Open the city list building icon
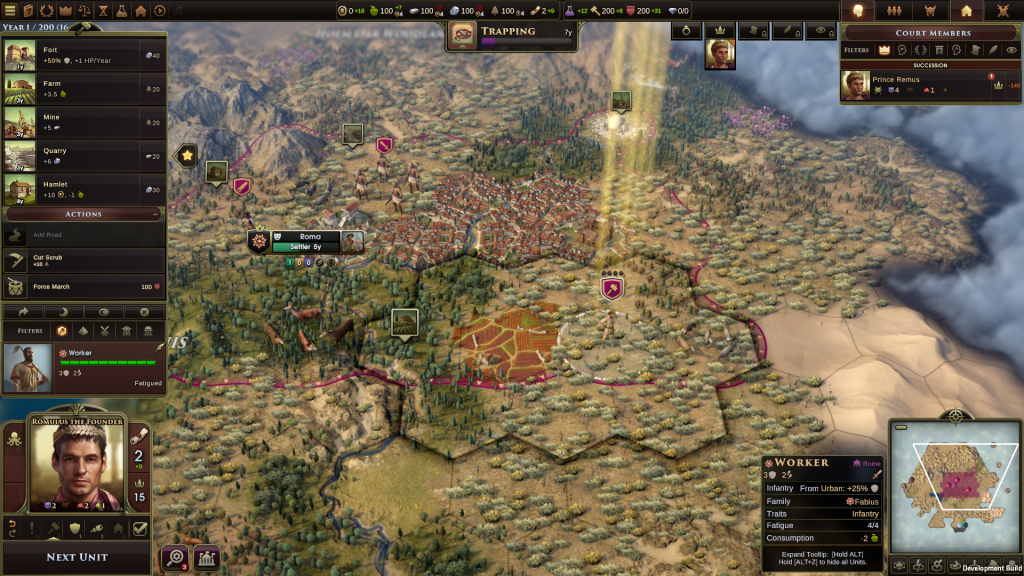 pyautogui.click(x=207, y=557)
